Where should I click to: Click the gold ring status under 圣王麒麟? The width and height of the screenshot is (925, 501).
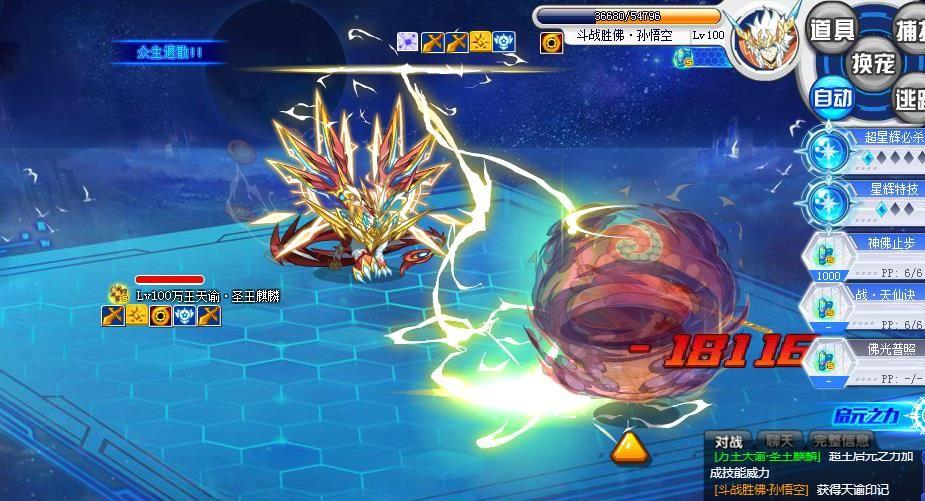[x=160, y=316]
